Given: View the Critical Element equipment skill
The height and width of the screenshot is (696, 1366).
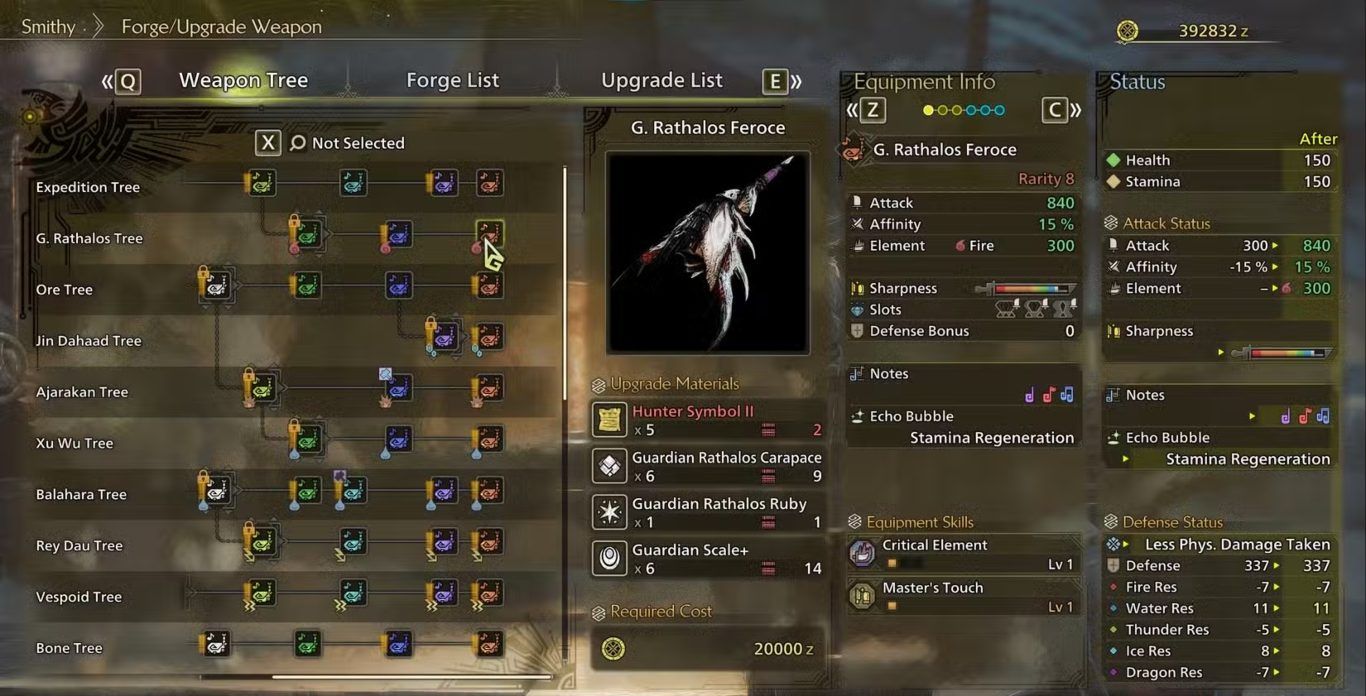Looking at the screenshot, I should [x=962, y=553].
